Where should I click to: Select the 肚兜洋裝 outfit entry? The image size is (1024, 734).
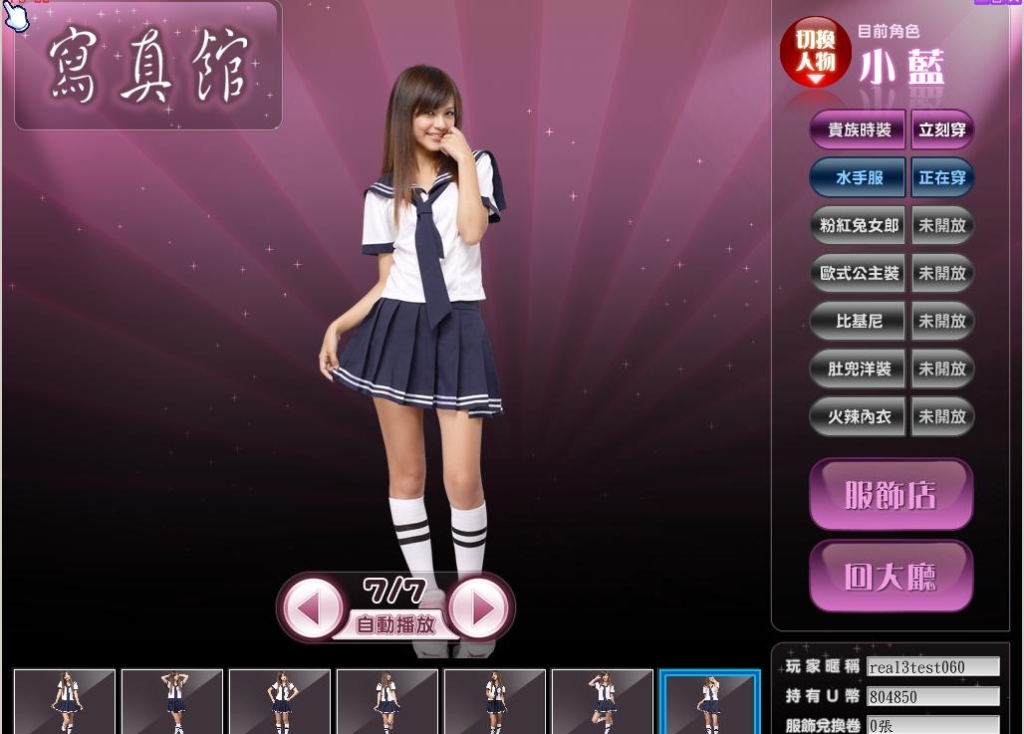click(858, 368)
